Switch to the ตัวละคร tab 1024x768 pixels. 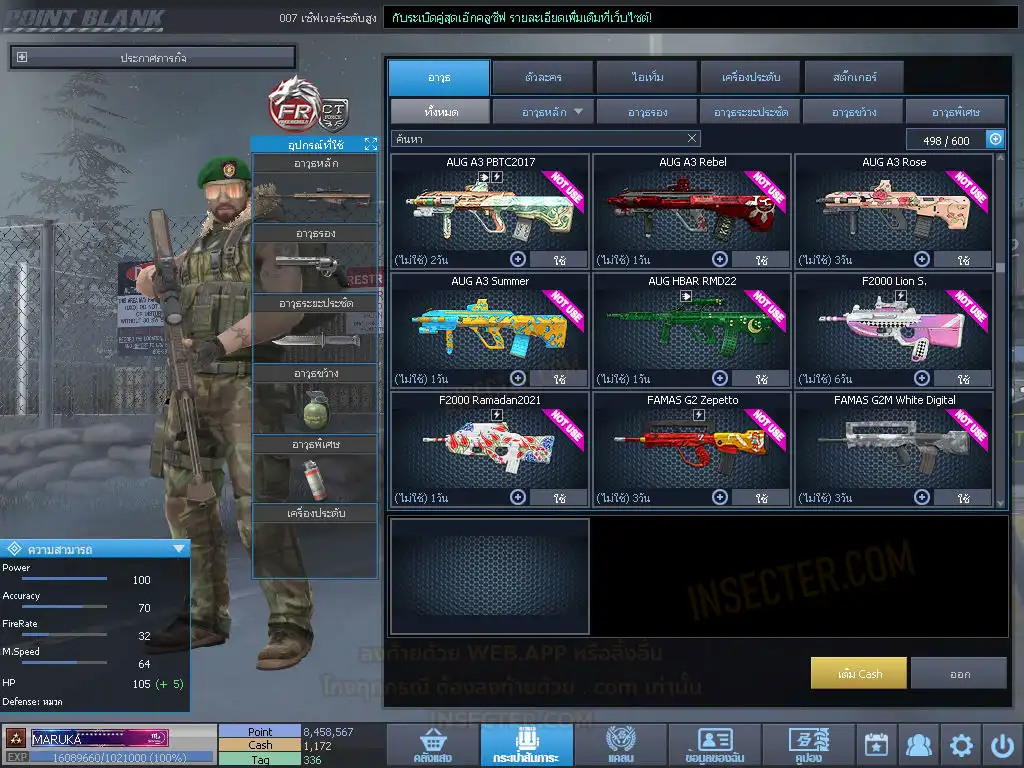[x=542, y=77]
